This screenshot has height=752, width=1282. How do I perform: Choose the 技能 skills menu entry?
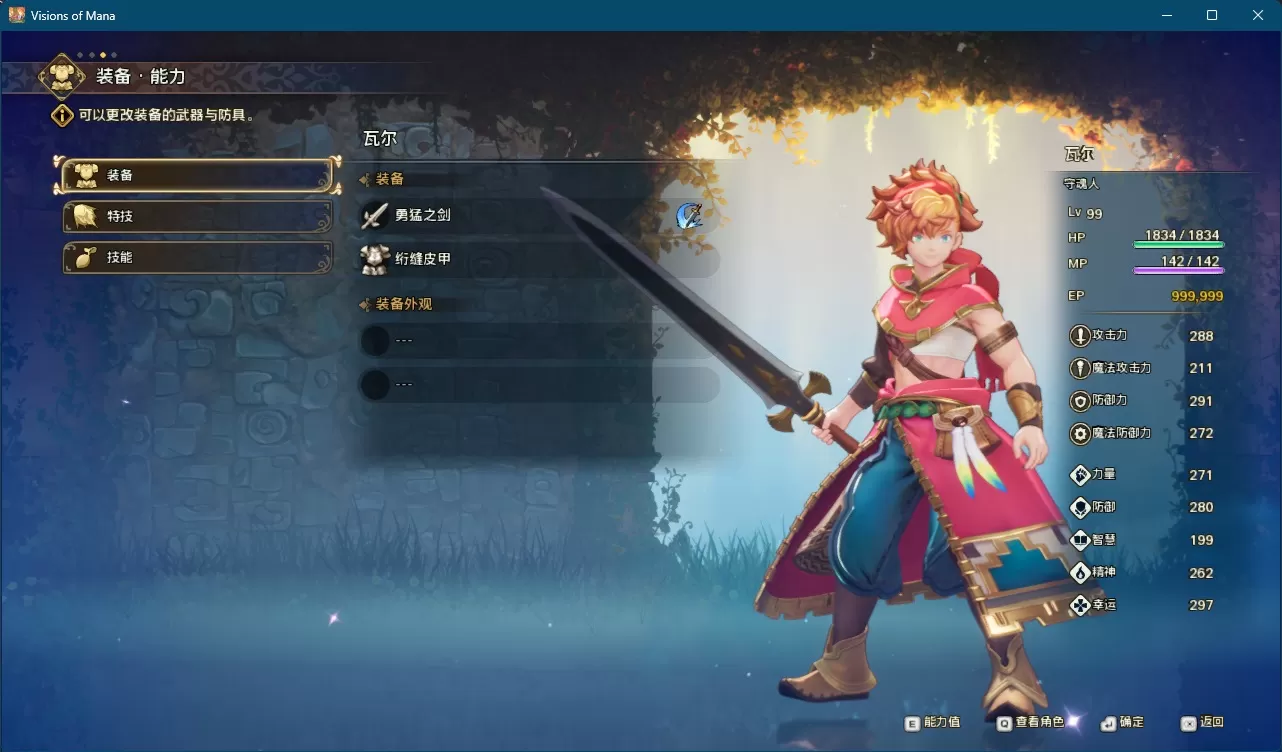tap(196, 258)
